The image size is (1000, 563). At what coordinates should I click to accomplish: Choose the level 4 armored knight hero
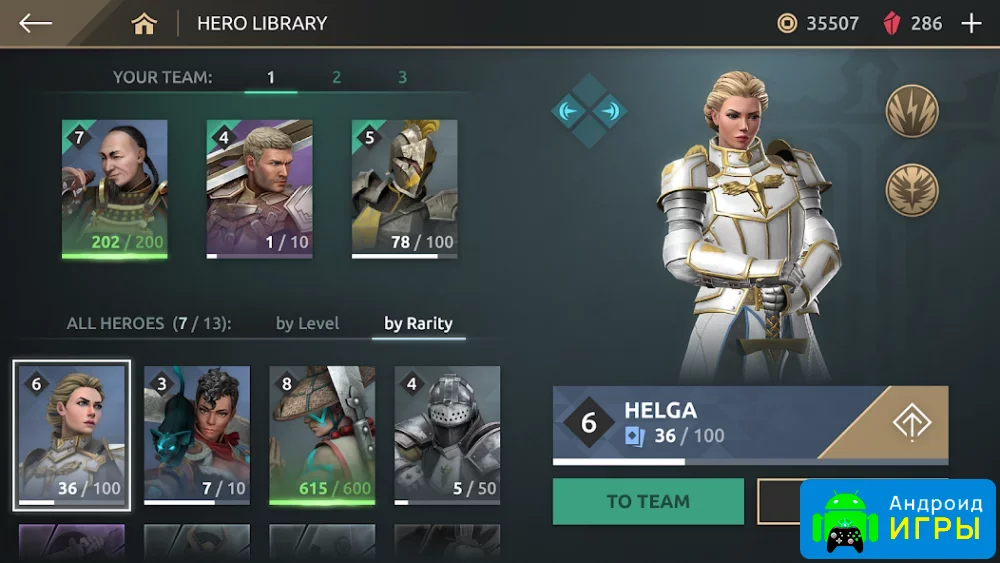447,434
